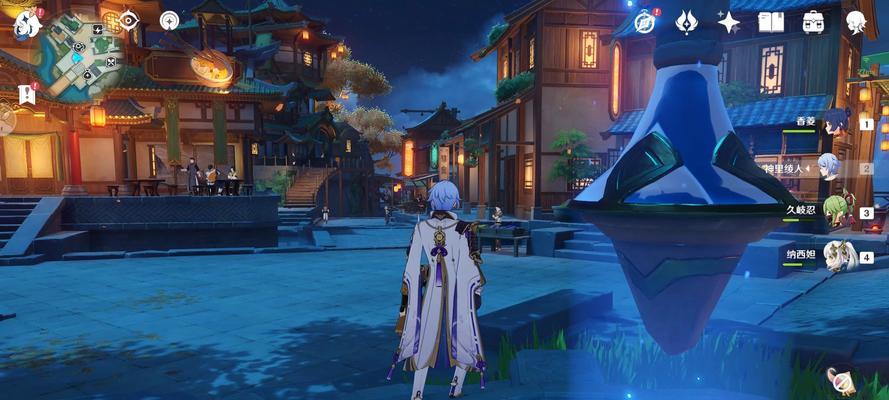
Task: Open the minimap
Action: point(82,55)
